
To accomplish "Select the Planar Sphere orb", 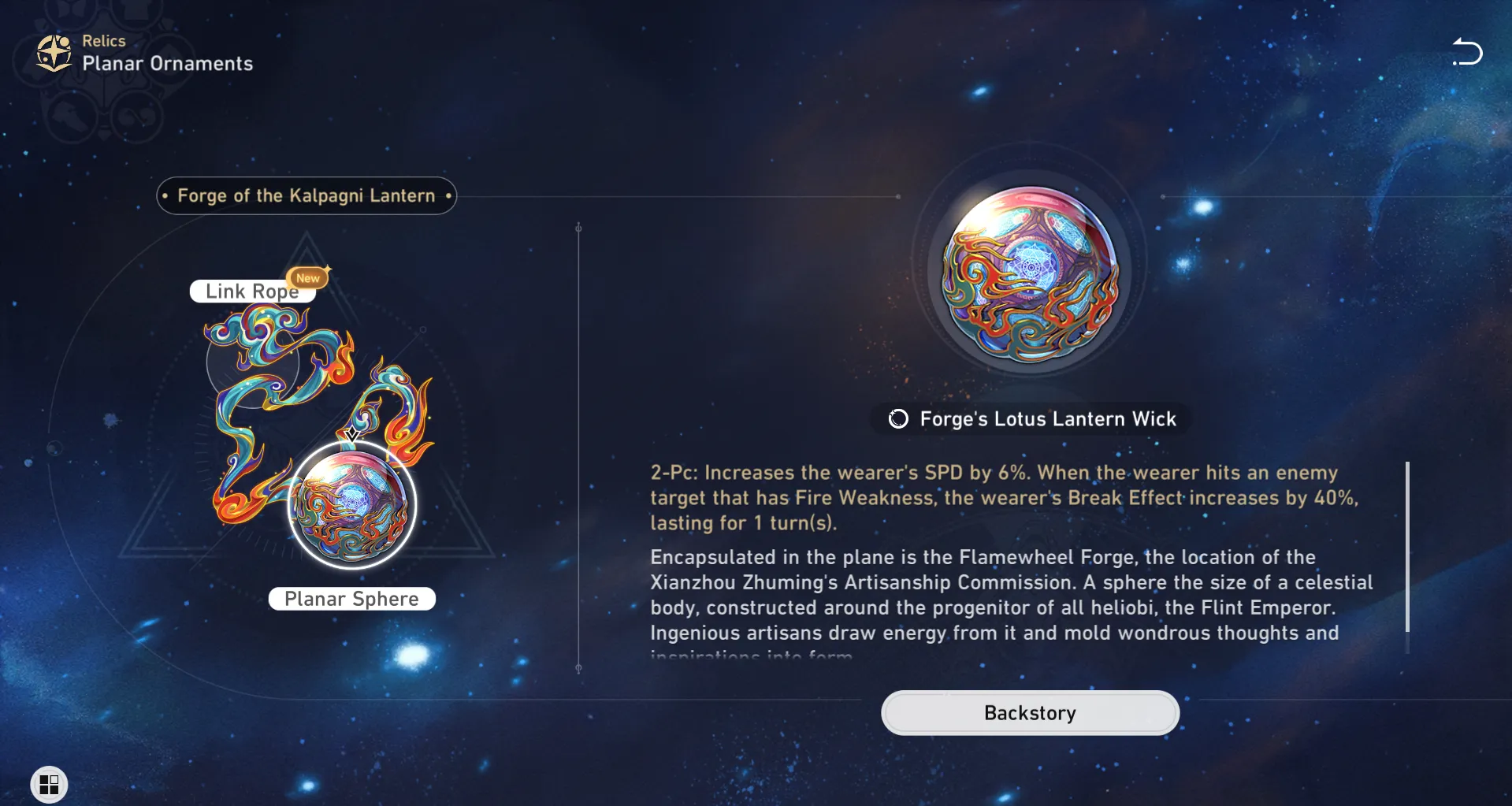I will point(352,505).
